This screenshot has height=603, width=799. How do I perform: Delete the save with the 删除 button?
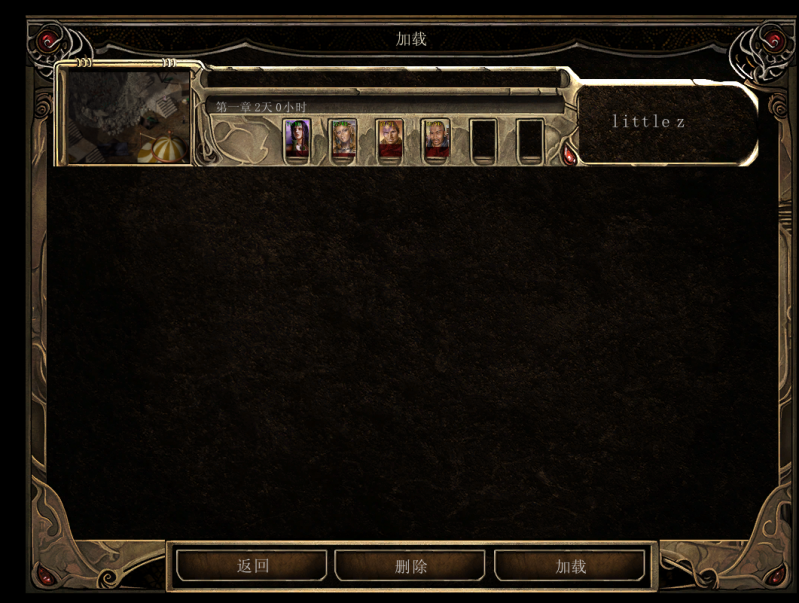click(410, 566)
